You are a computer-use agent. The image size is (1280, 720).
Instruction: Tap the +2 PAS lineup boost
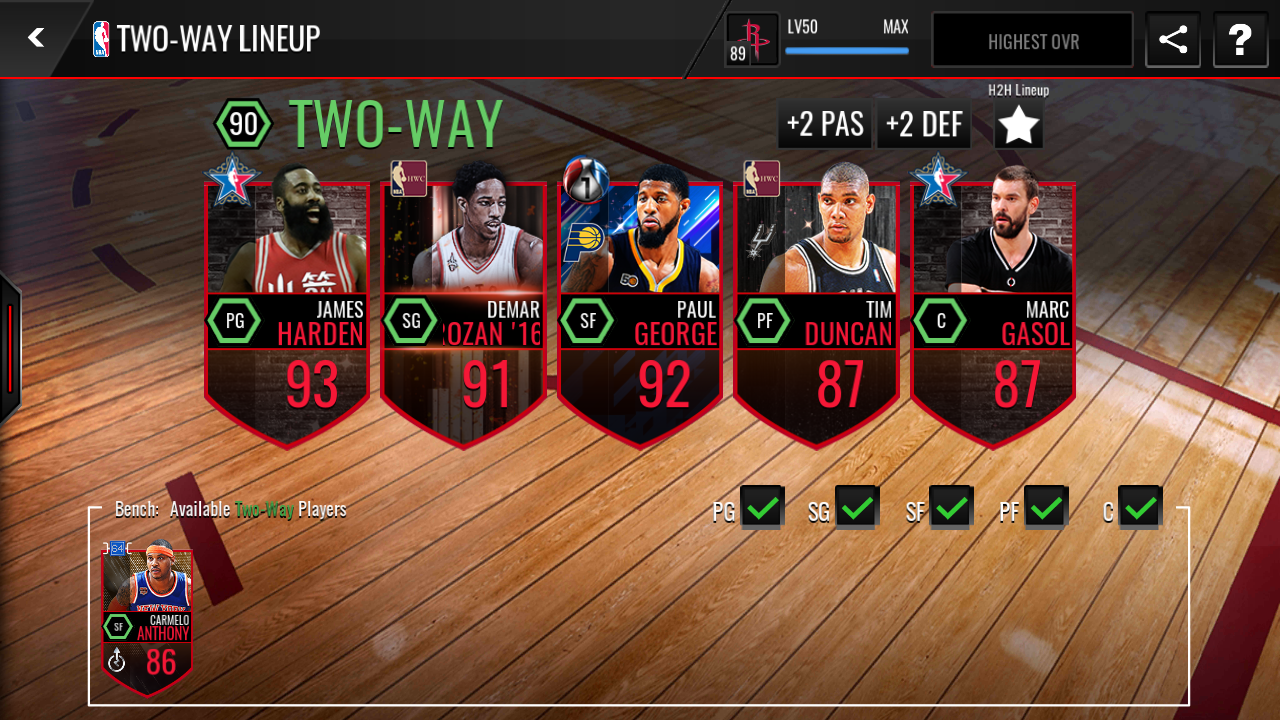tap(825, 124)
